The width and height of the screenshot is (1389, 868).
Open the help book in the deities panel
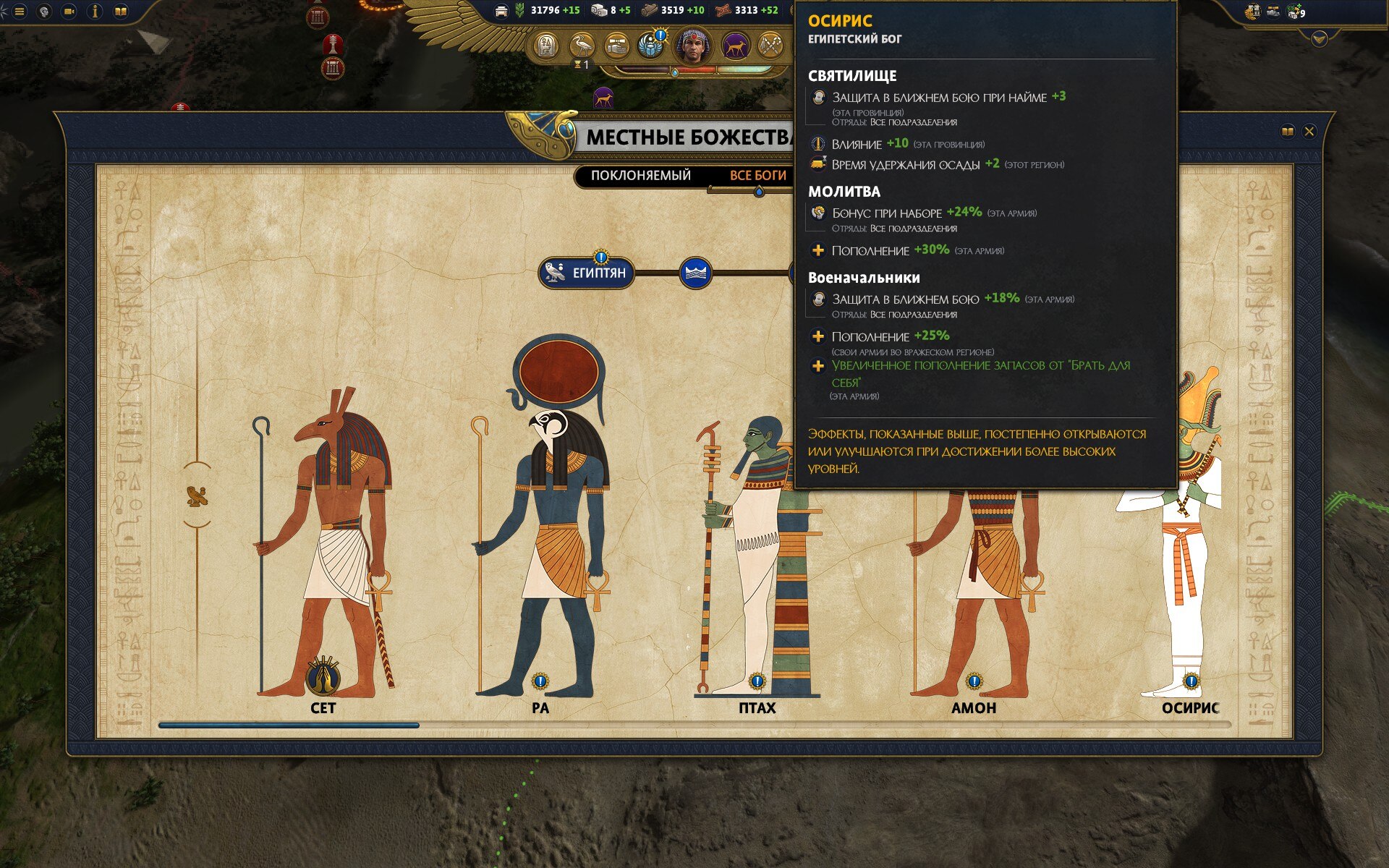1288,132
